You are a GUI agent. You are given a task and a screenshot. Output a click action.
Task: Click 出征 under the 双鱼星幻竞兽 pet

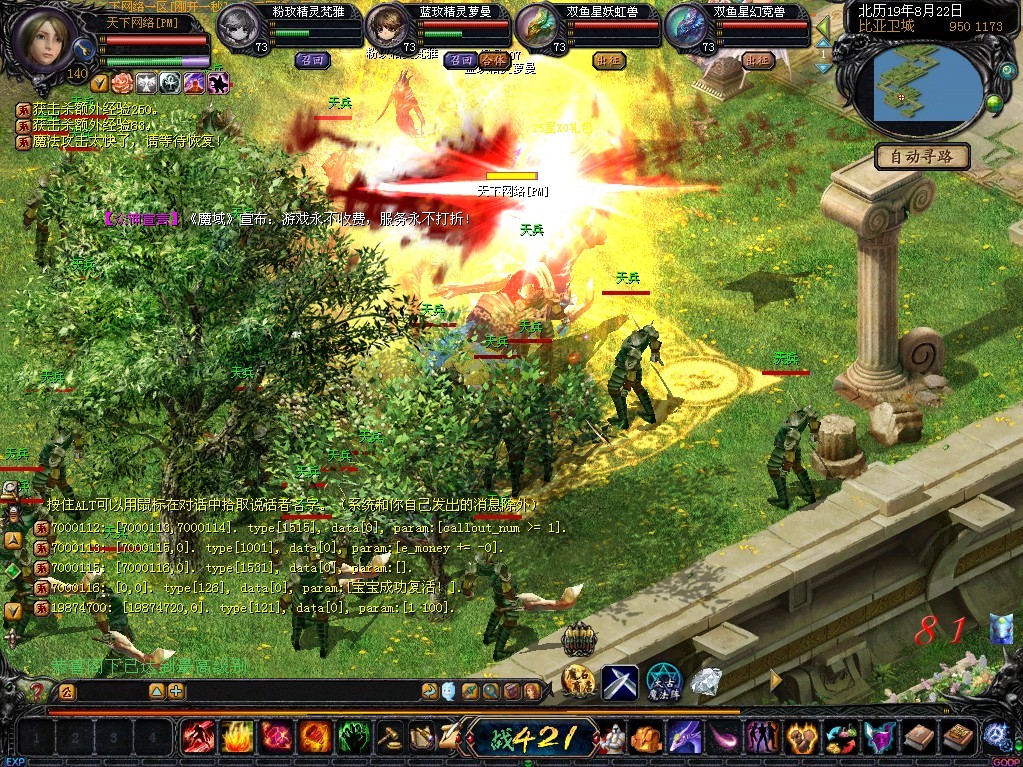(x=758, y=60)
